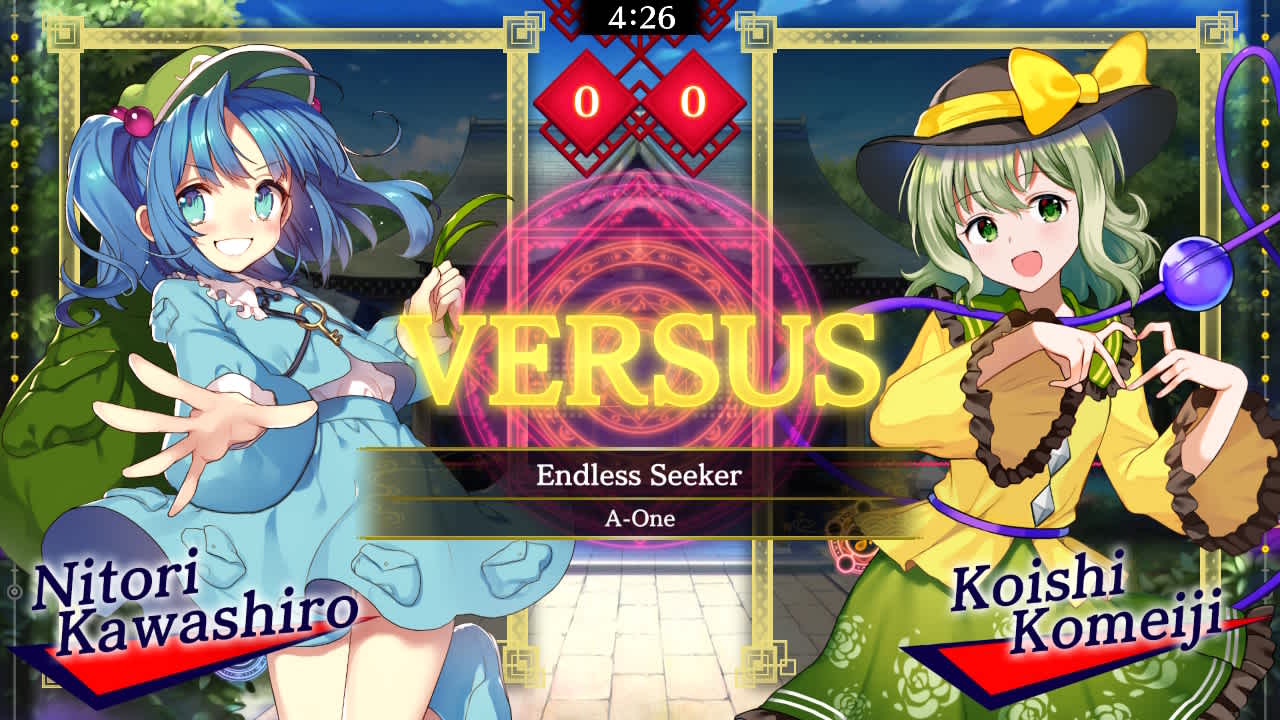This screenshot has height=720, width=1280.
Task: Click the A-One artist label
Action: click(638, 519)
